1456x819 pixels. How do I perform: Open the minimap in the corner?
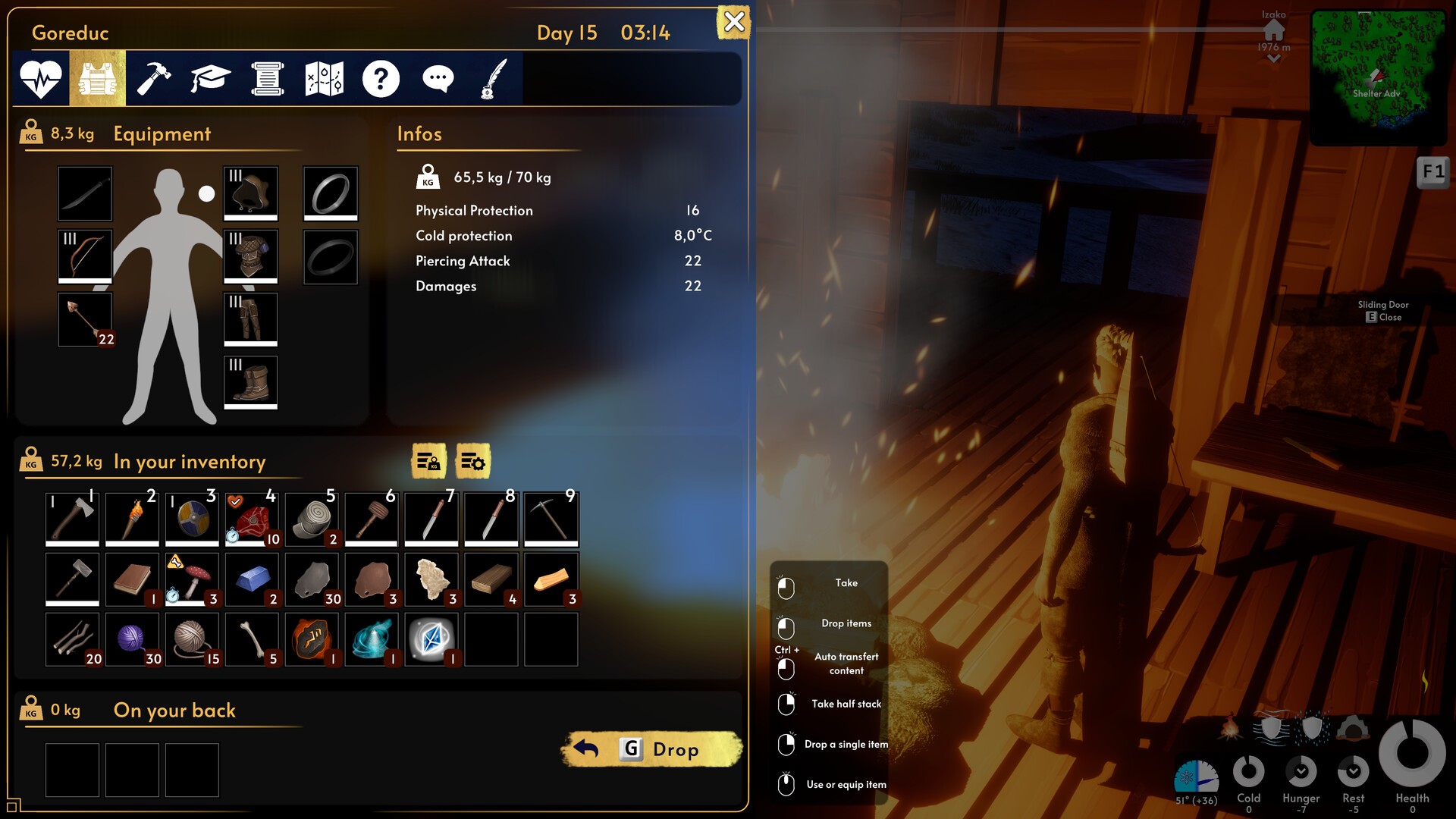(x=1379, y=76)
